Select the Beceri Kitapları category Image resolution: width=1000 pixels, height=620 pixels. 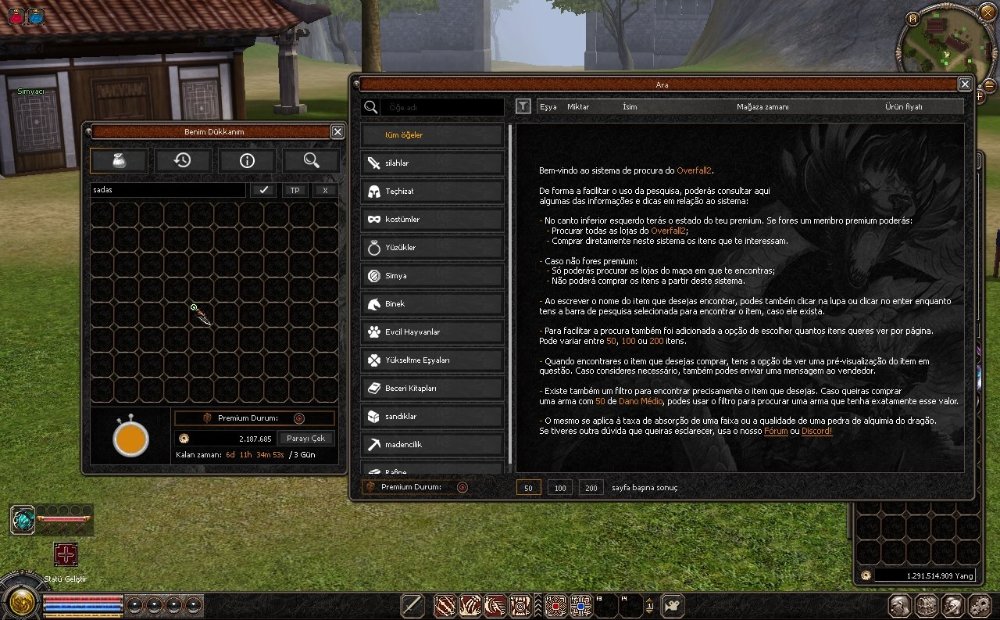[432, 388]
